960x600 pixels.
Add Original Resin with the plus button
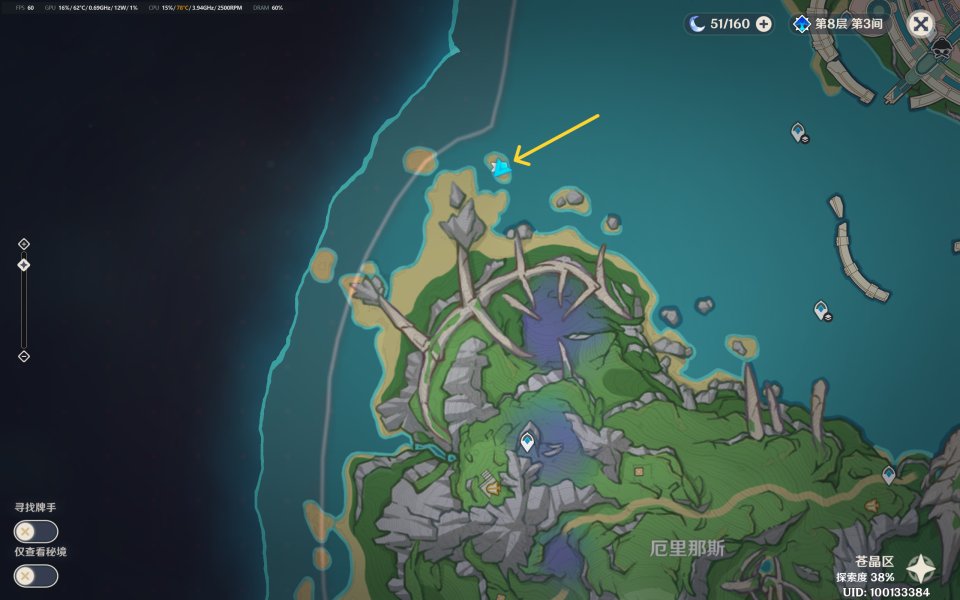click(x=764, y=24)
